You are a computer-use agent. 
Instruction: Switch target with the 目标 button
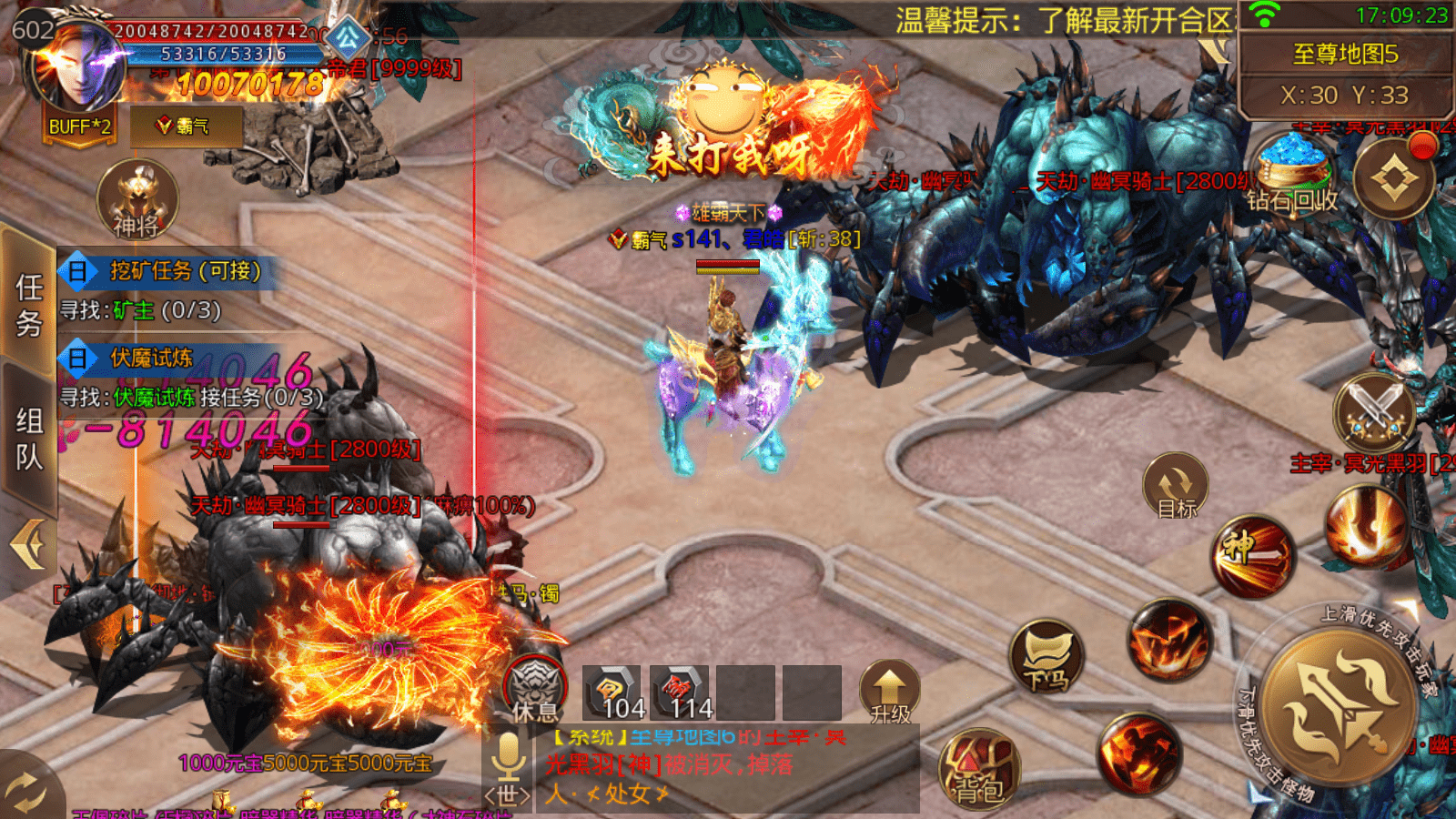(x=1176, y=487)
